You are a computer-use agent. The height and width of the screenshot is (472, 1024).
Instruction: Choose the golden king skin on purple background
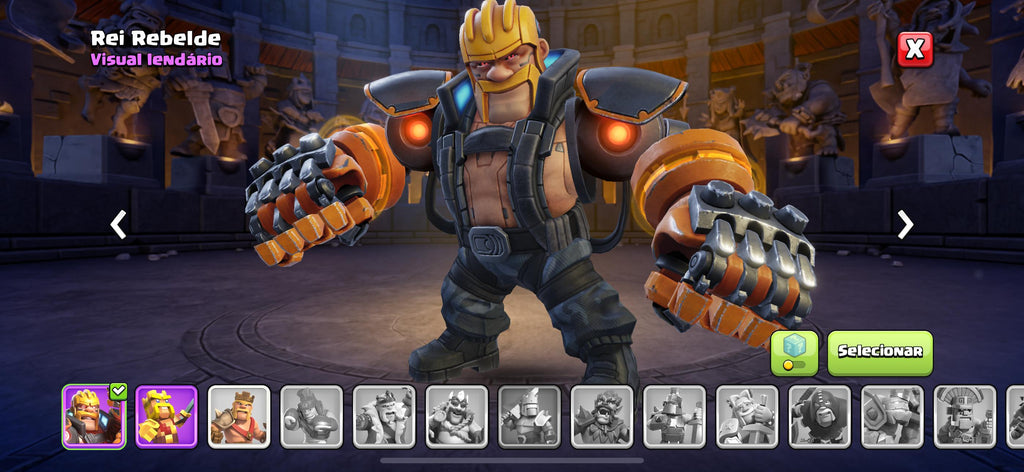click(166, 416)
